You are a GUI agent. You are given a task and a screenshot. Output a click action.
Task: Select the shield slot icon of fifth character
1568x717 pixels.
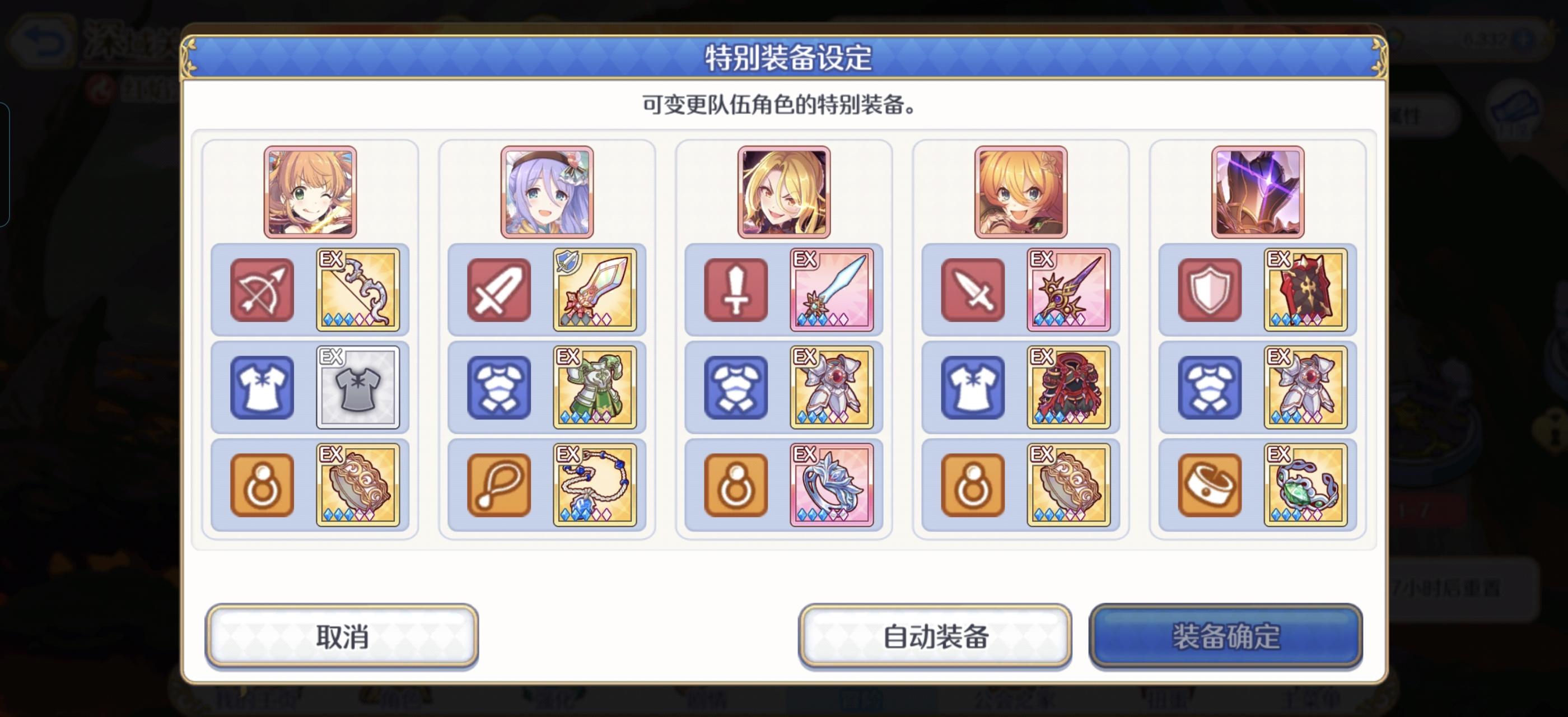[1208, 289]
